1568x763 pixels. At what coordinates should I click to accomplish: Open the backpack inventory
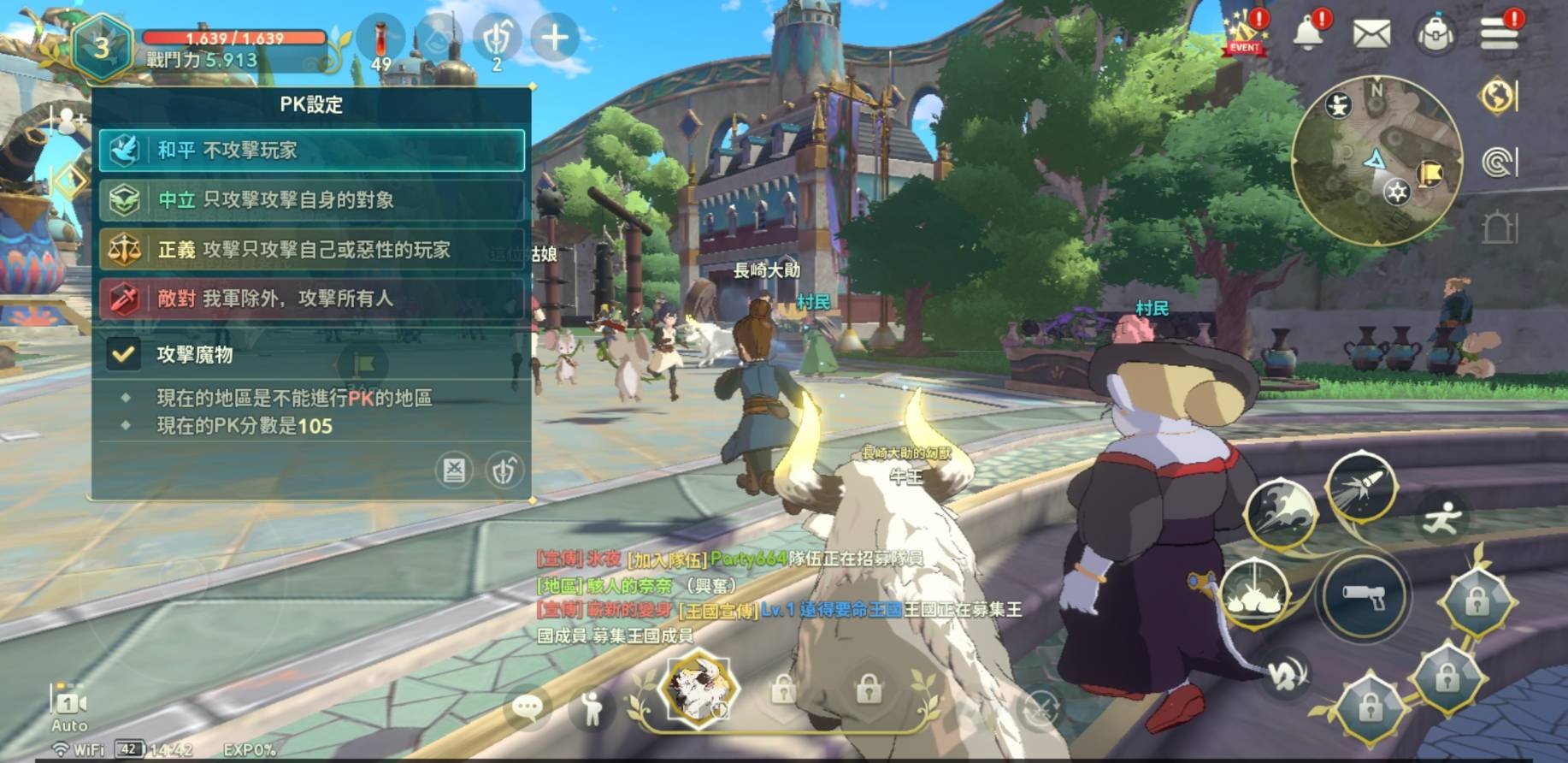(x=1436, y=35)
